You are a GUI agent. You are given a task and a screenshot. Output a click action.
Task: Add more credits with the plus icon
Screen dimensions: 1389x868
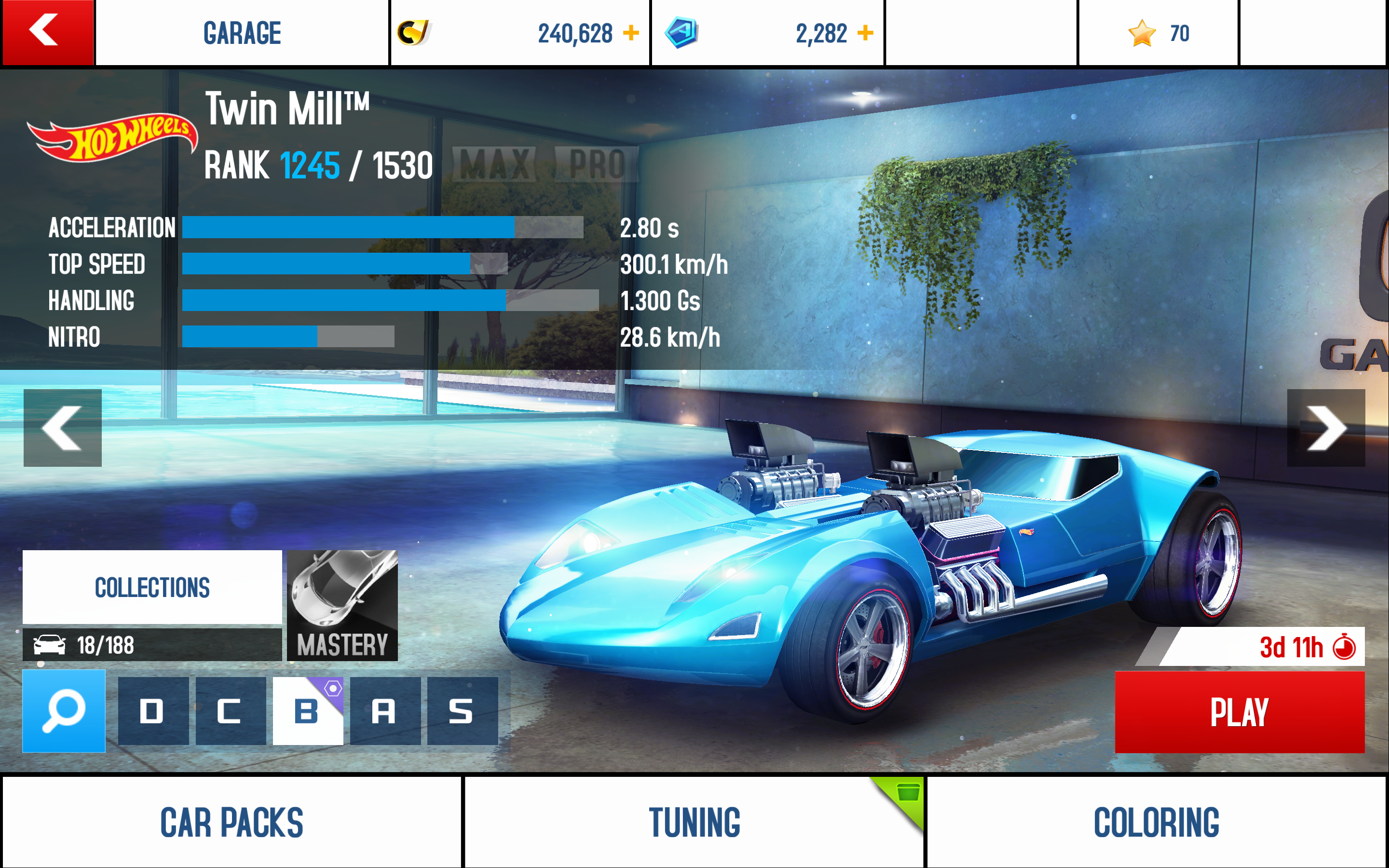(x=631, y=33)
